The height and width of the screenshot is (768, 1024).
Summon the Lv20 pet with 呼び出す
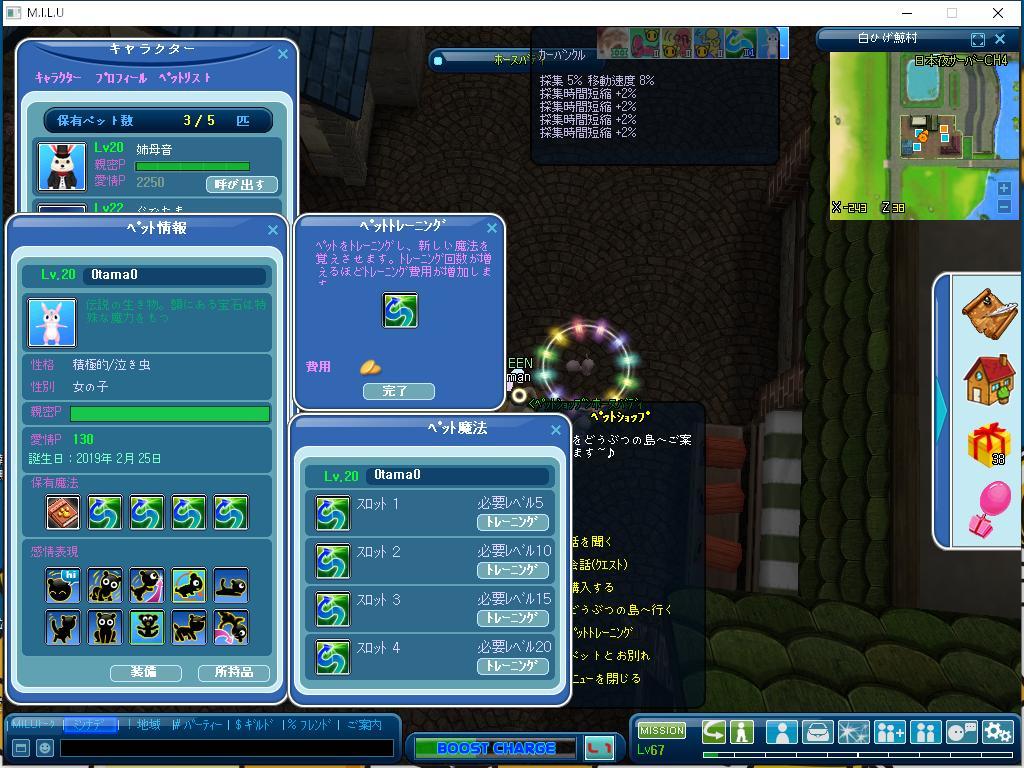click(241, 185)
